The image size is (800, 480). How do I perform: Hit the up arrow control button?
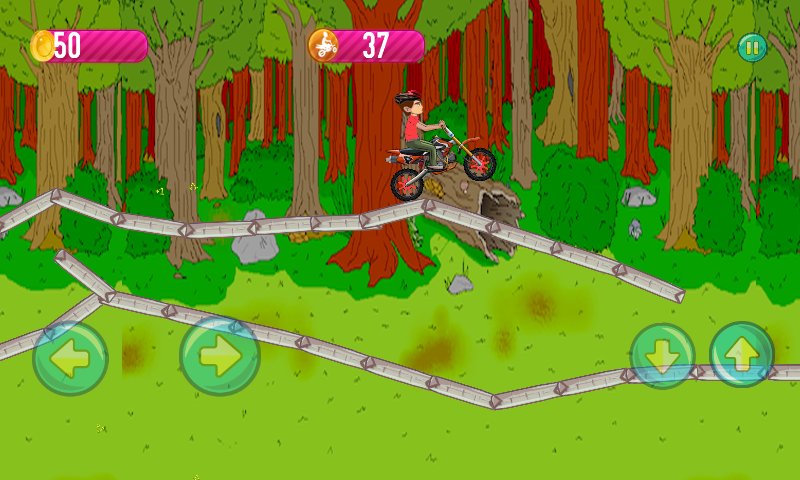(x=742, y=354)
